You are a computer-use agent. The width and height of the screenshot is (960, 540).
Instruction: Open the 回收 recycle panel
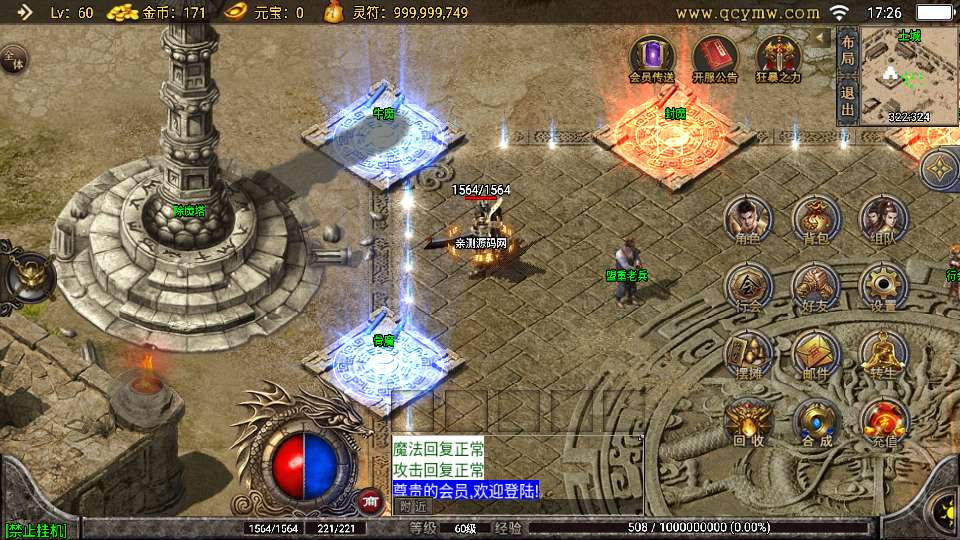[747, 420]
